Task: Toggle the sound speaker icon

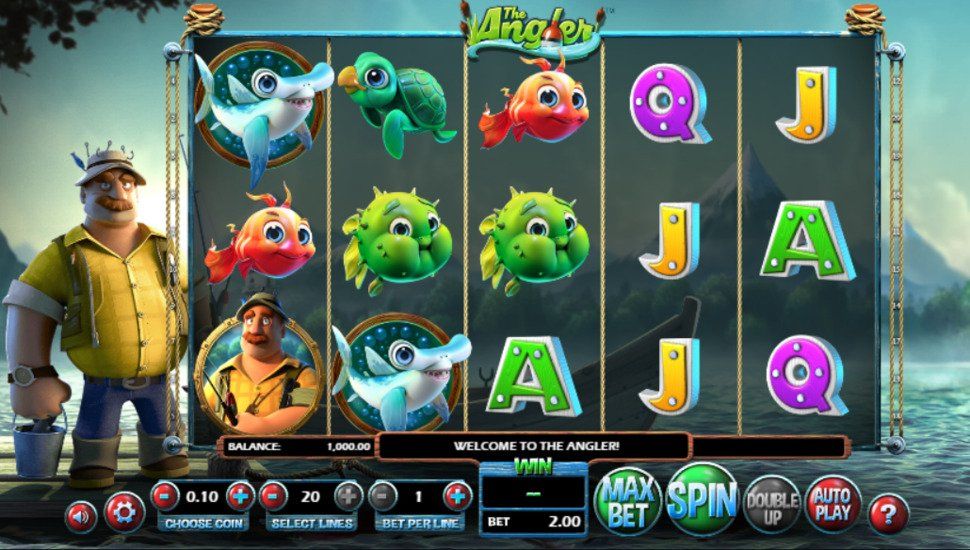Action: tap(81, 515)
